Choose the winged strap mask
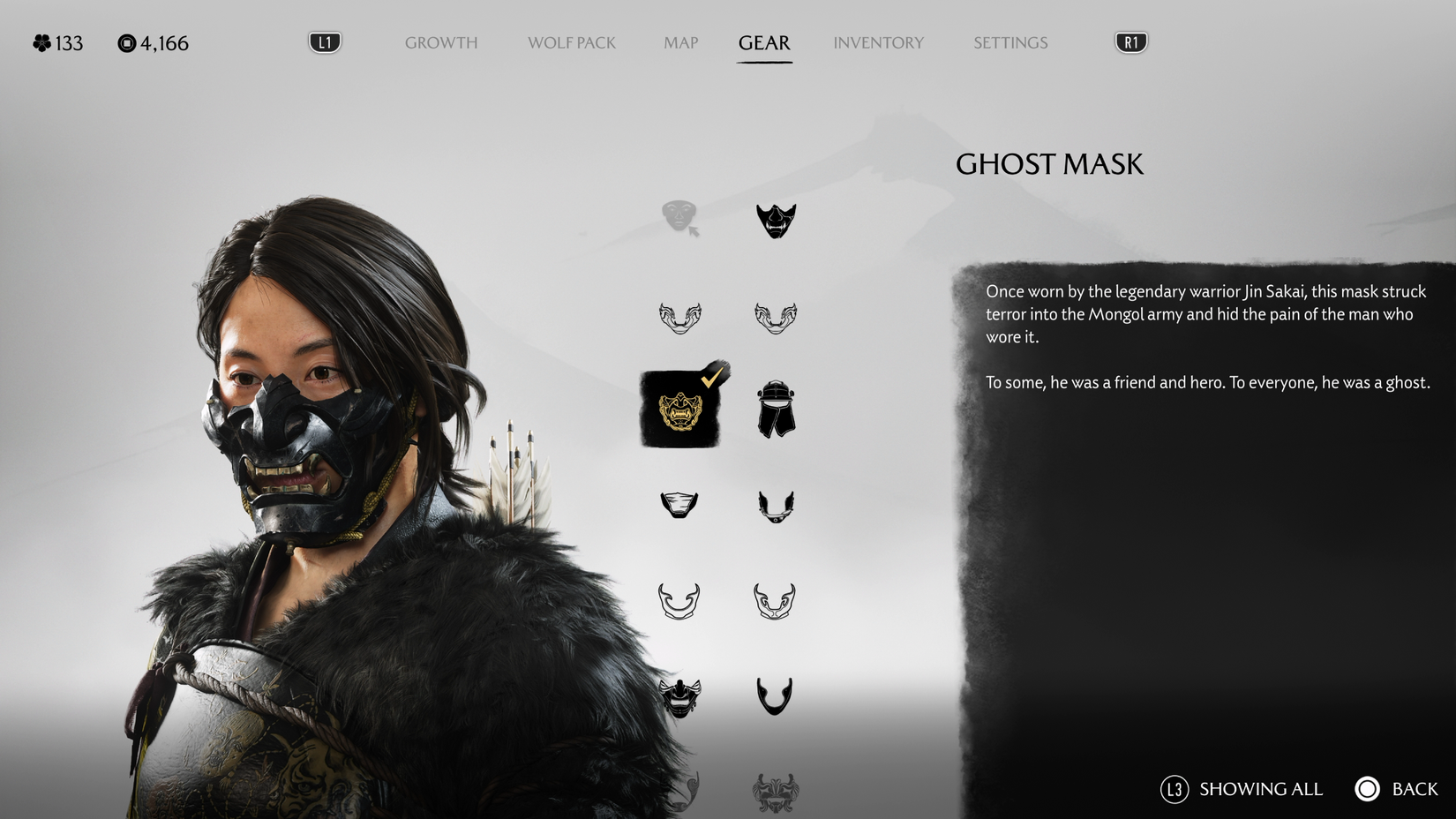 (x=775, y=504)
